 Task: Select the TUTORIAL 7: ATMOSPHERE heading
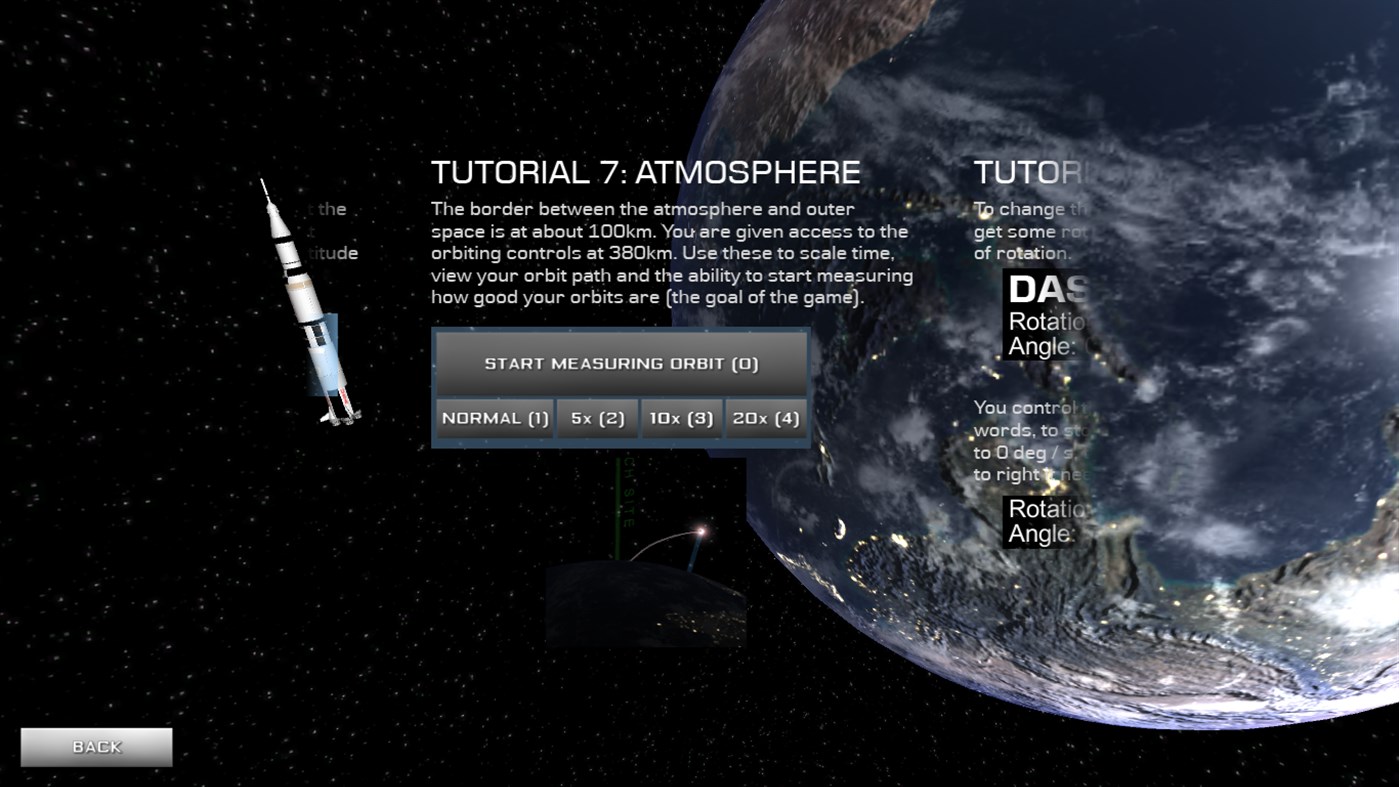coord(644,172)
